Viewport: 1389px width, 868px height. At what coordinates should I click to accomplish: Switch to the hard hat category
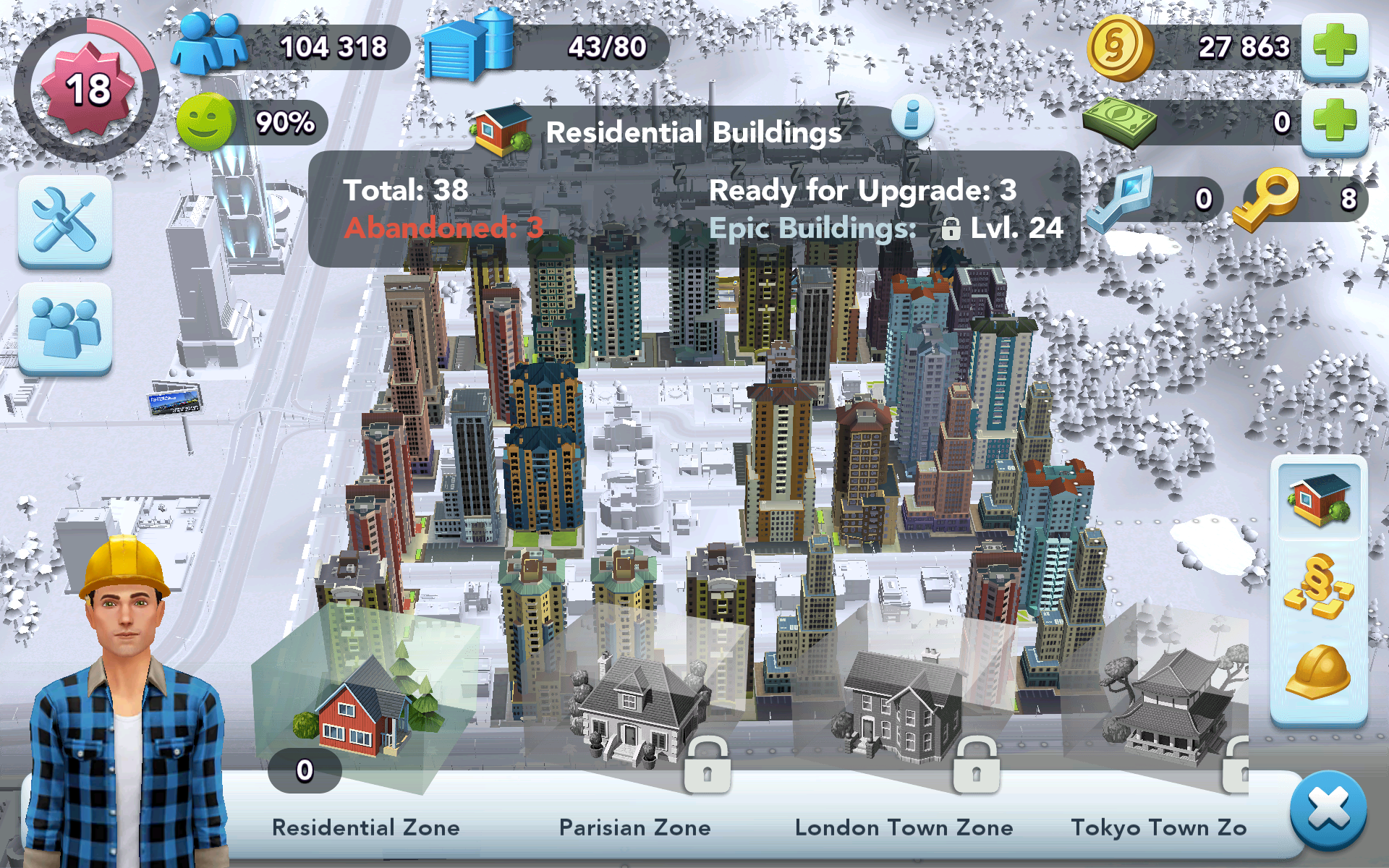coord(1319,671)
